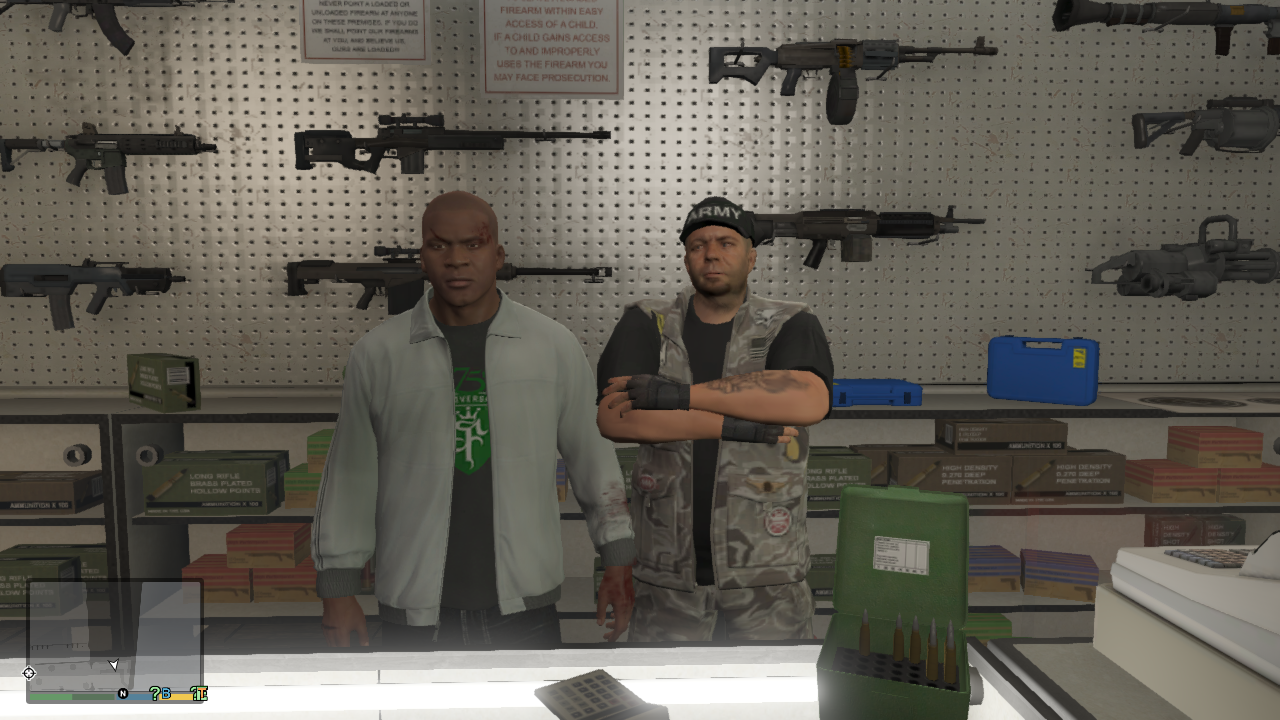
Task: Select the crosshair blip on the minimap edge
Action: click(x=29, y=673)
